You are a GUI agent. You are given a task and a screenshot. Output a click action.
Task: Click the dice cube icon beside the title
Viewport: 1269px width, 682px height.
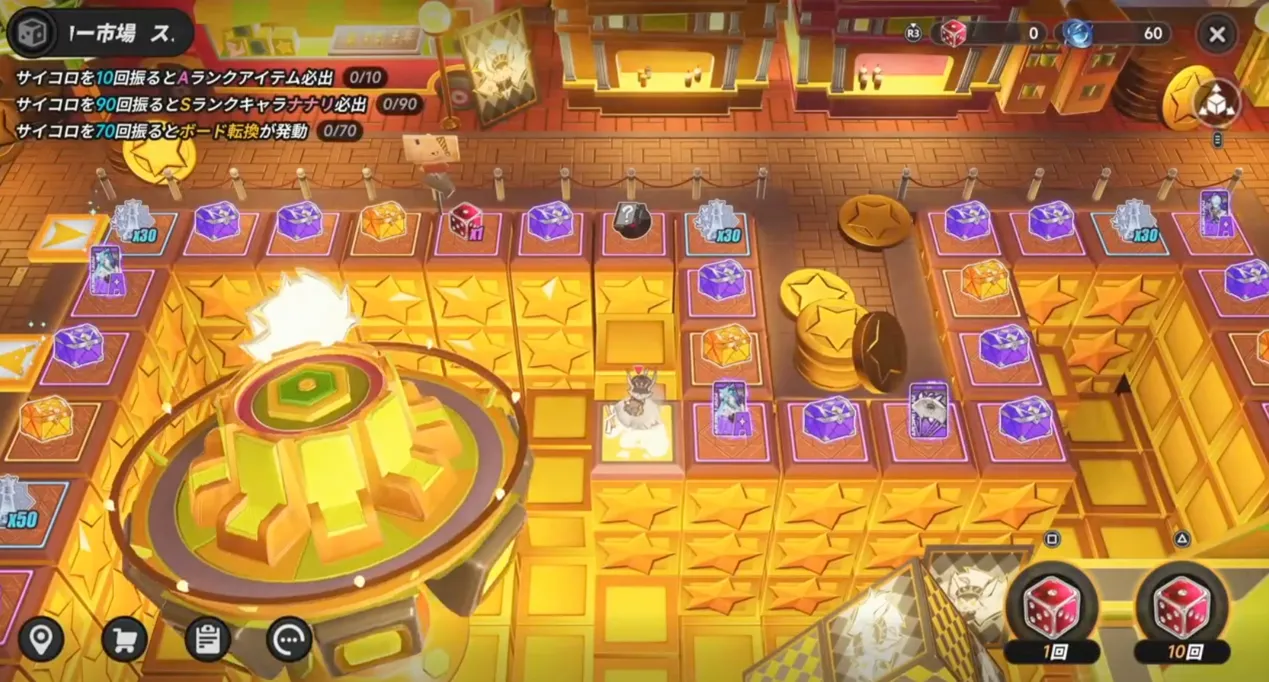point(30,35)
